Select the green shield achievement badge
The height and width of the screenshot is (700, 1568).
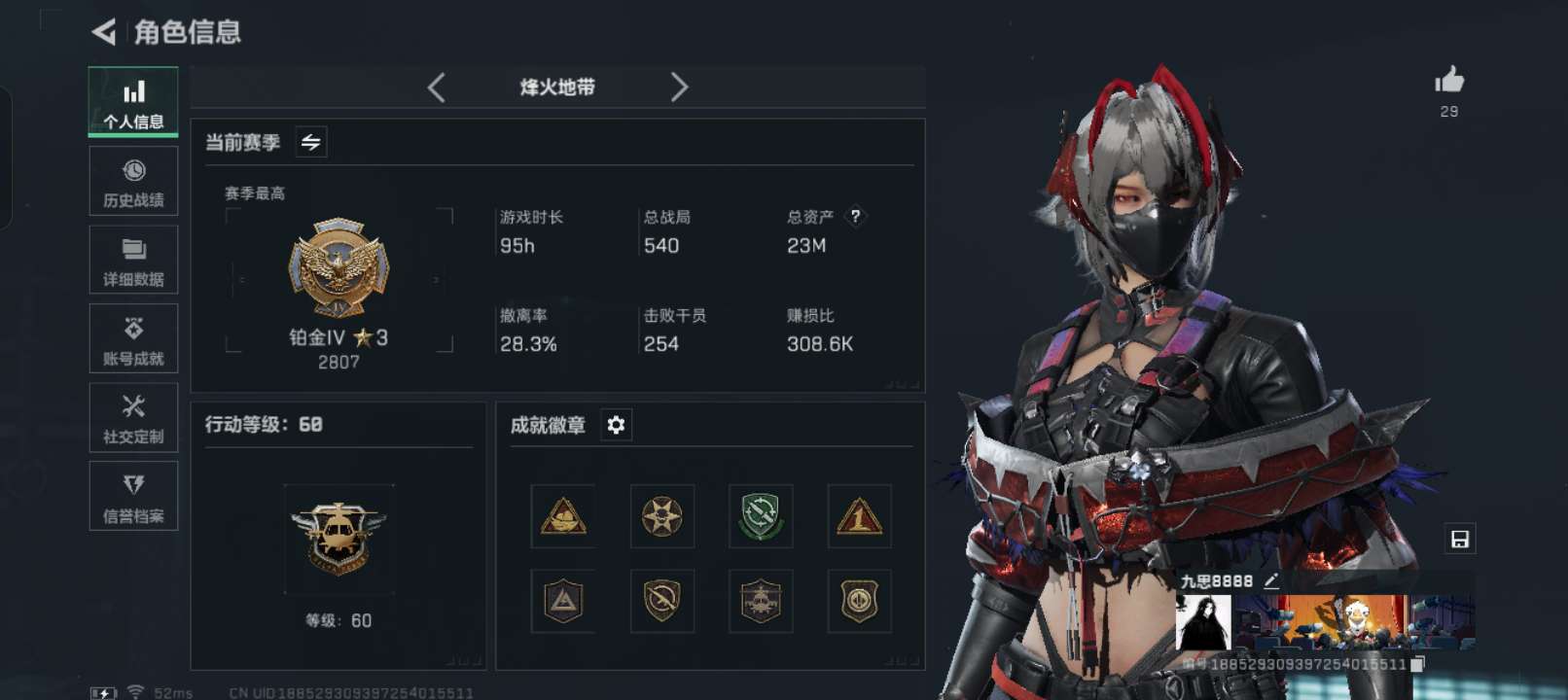[760, 515]
